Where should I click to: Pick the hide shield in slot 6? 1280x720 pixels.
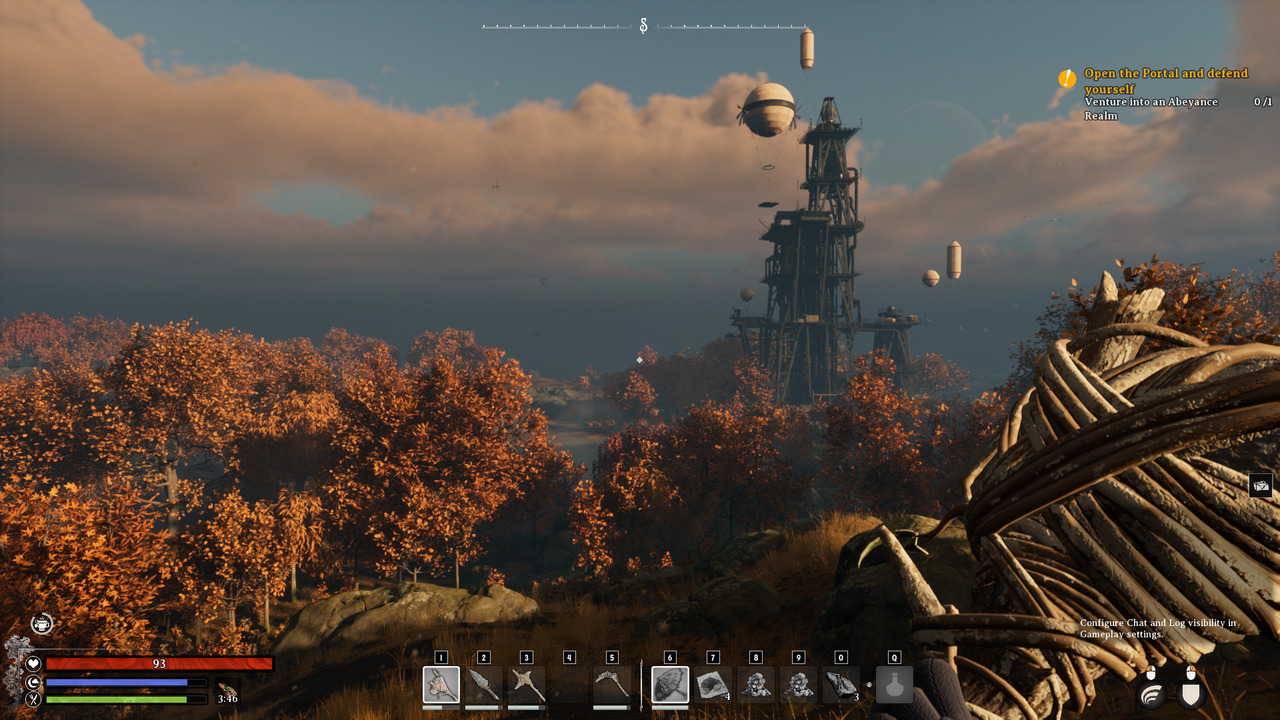tap(670, 685)
